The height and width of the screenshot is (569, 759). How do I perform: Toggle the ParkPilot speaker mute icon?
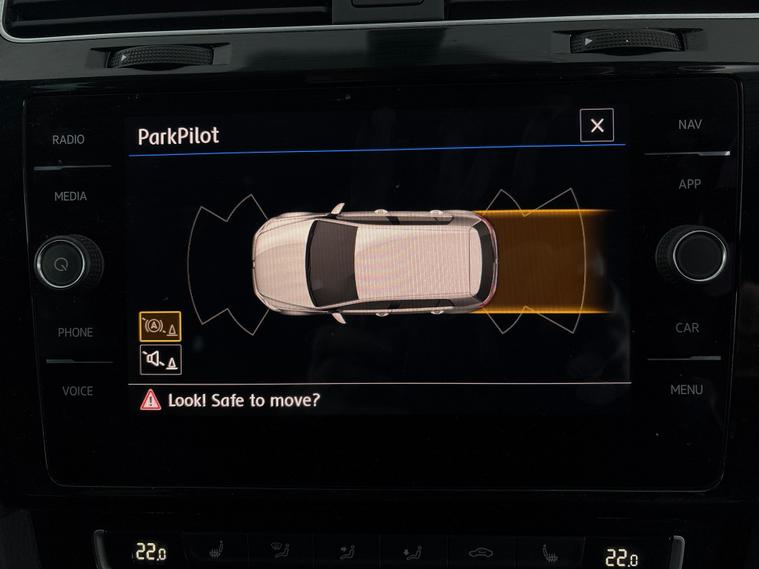pyautogui.click(x=160, y=359)
